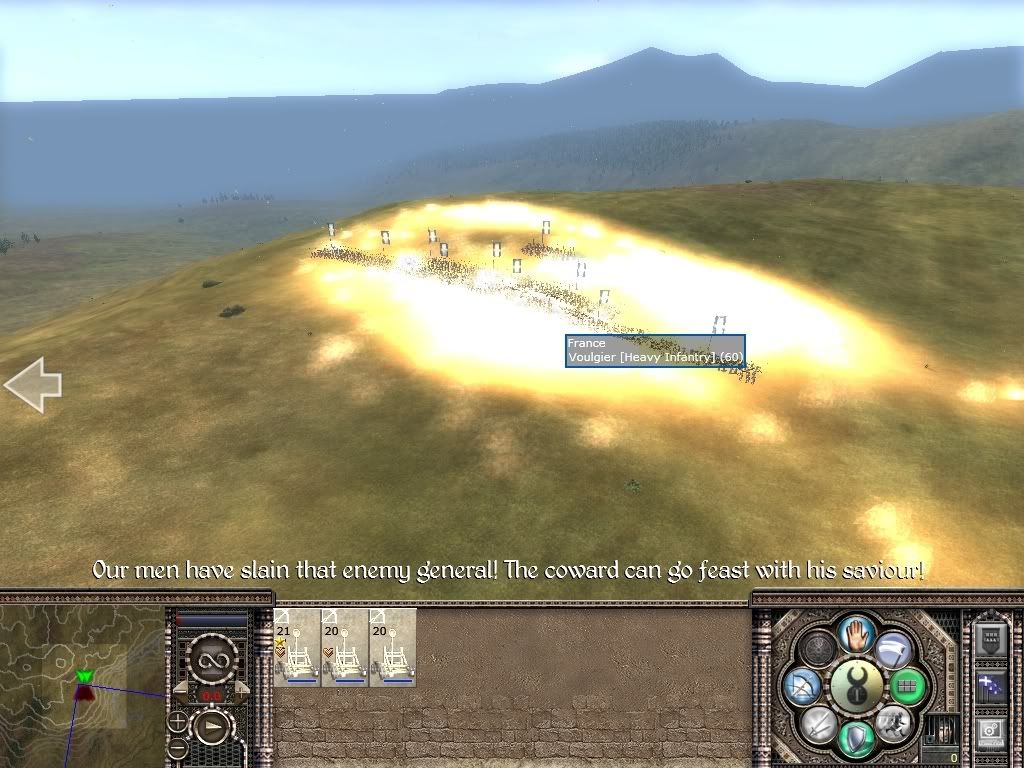Issue the halt order (hand icon)
This screenshot has width=1024, height=768.
coord(857,632)
